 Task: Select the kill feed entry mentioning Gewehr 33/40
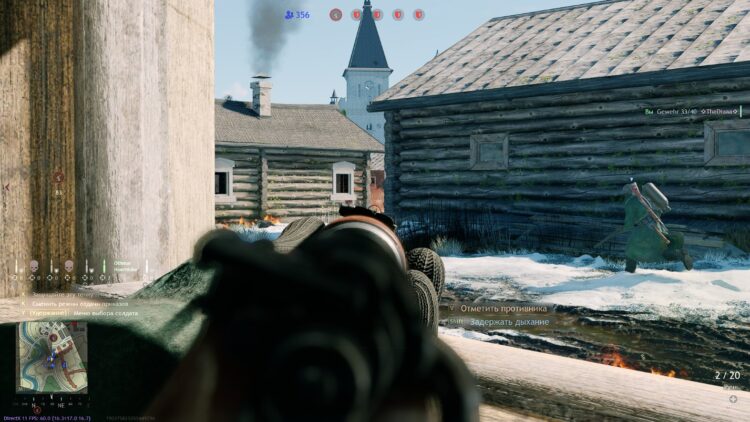(x=690, y=112)
